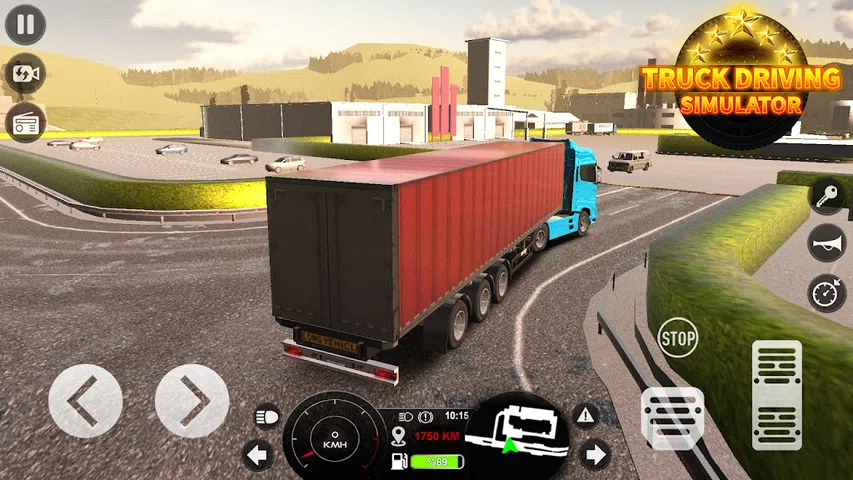The width and height of the screenshot is (853, 480).
Task: Activate the left turn signal
Action: [258, 456]
